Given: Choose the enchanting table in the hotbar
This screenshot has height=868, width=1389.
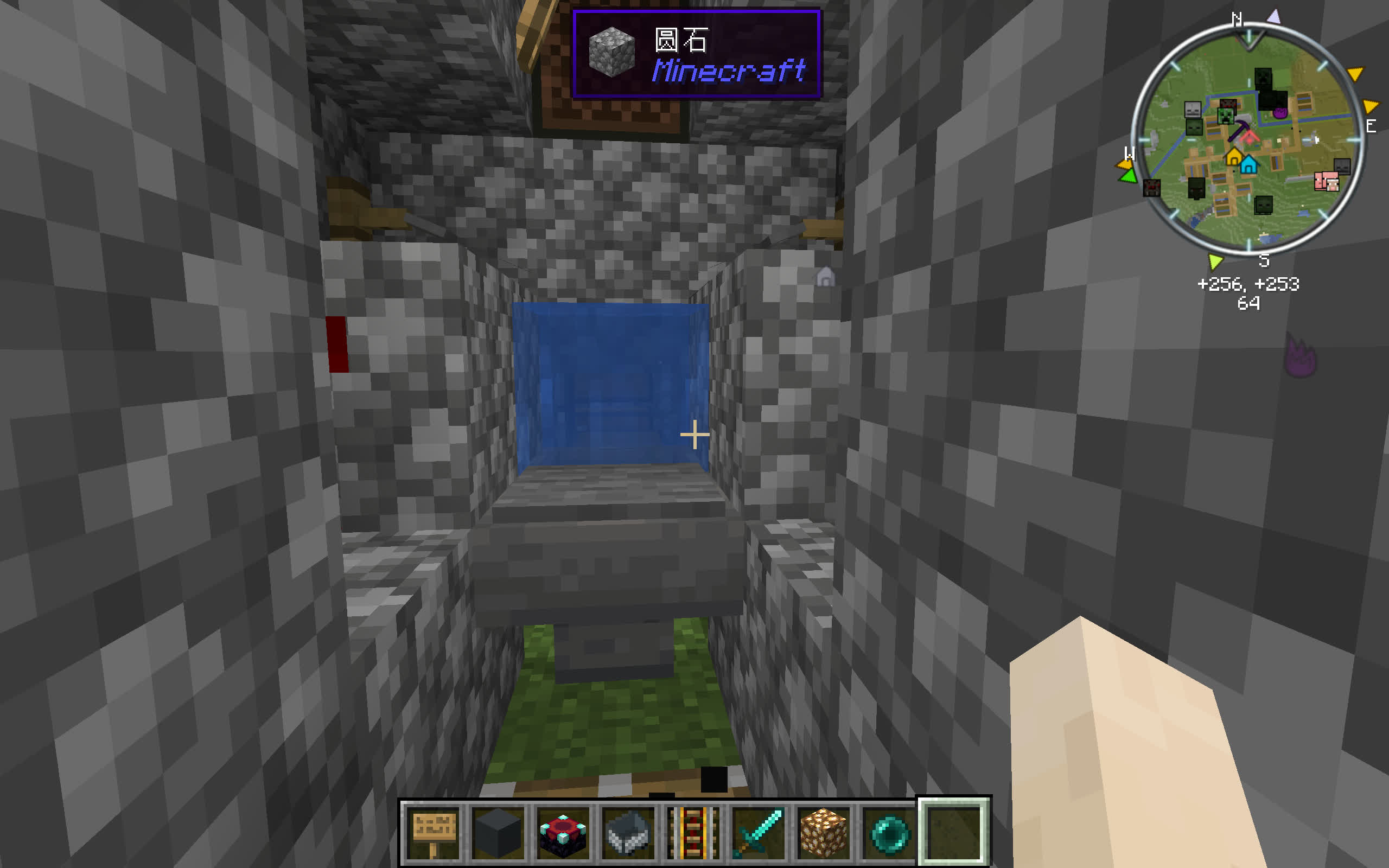Looking at the screenshot, I should [x=563, y=832].
